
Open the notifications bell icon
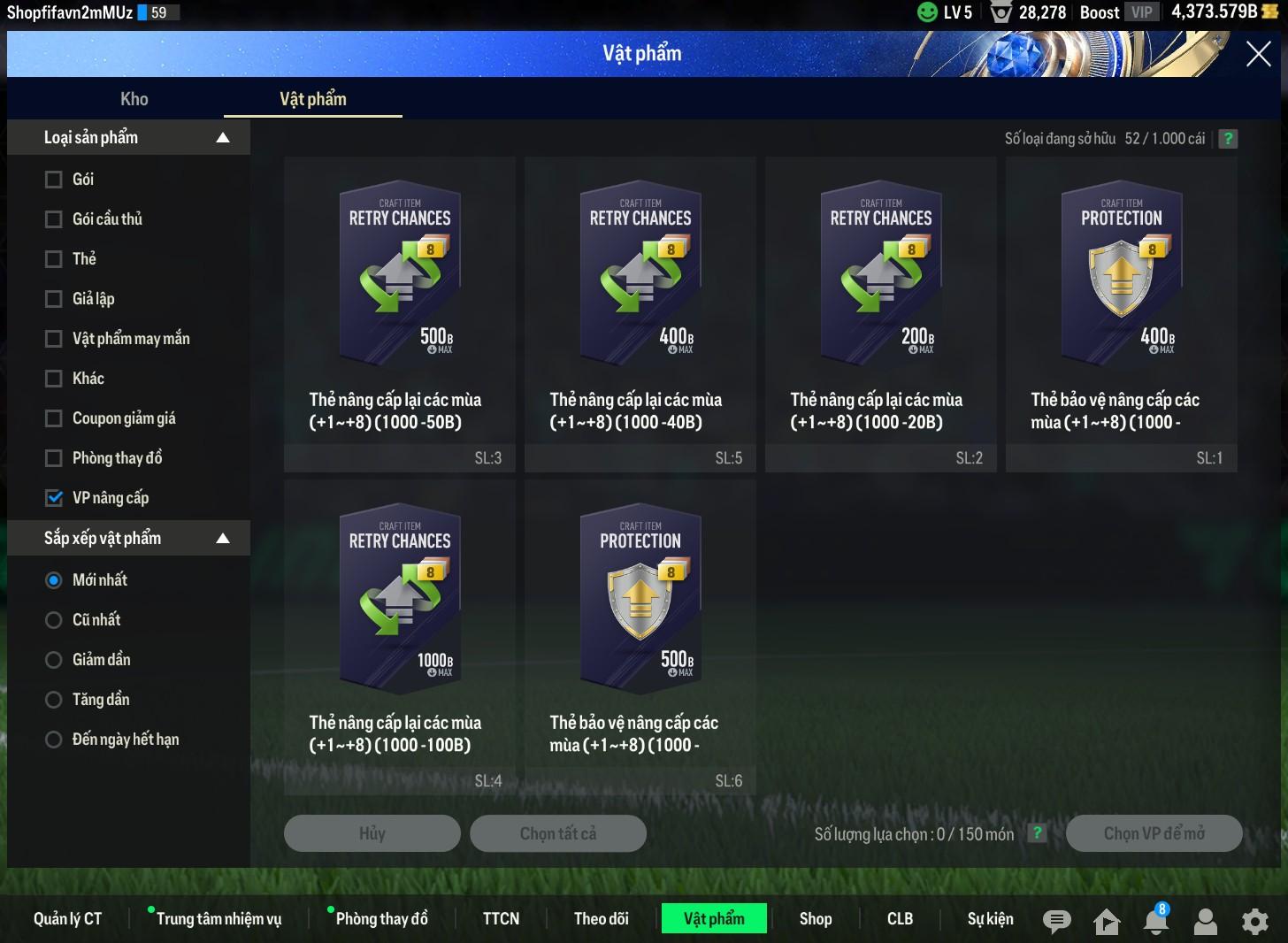(x=1155, y=921)
